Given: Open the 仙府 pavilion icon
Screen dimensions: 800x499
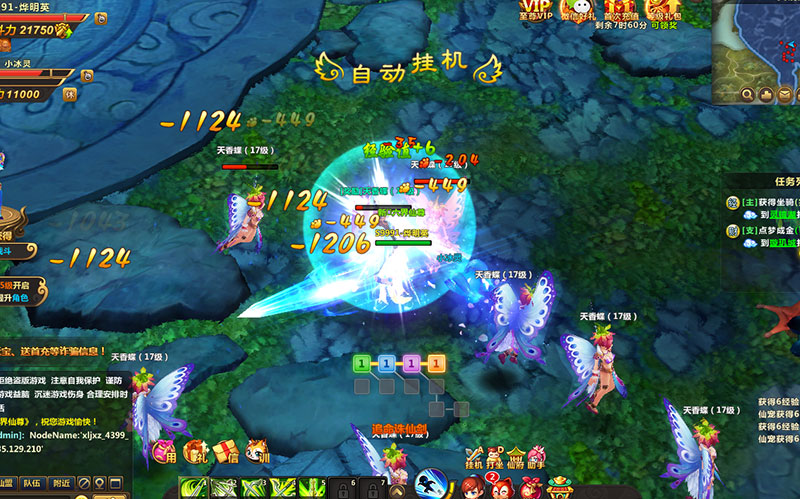Looking at the screenshot, I should click(516, 458).
